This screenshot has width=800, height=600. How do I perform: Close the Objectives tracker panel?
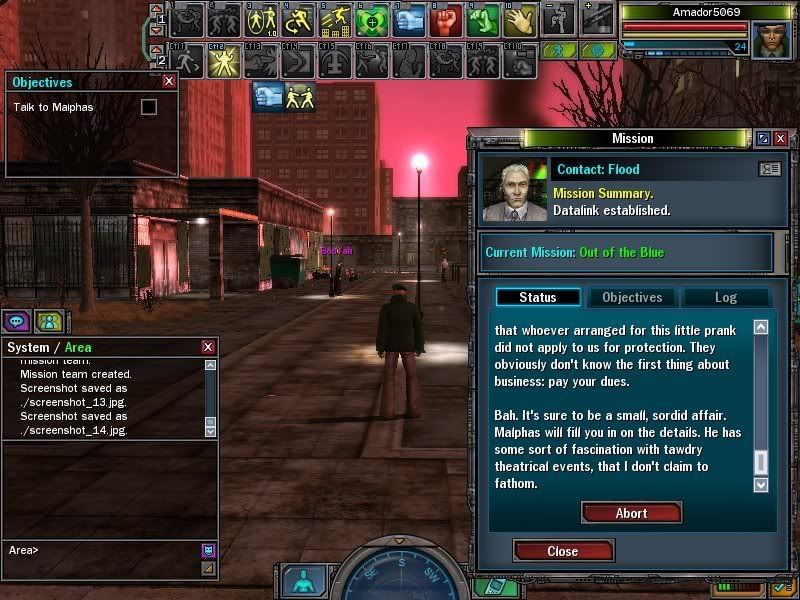click(x=169, y=82)
